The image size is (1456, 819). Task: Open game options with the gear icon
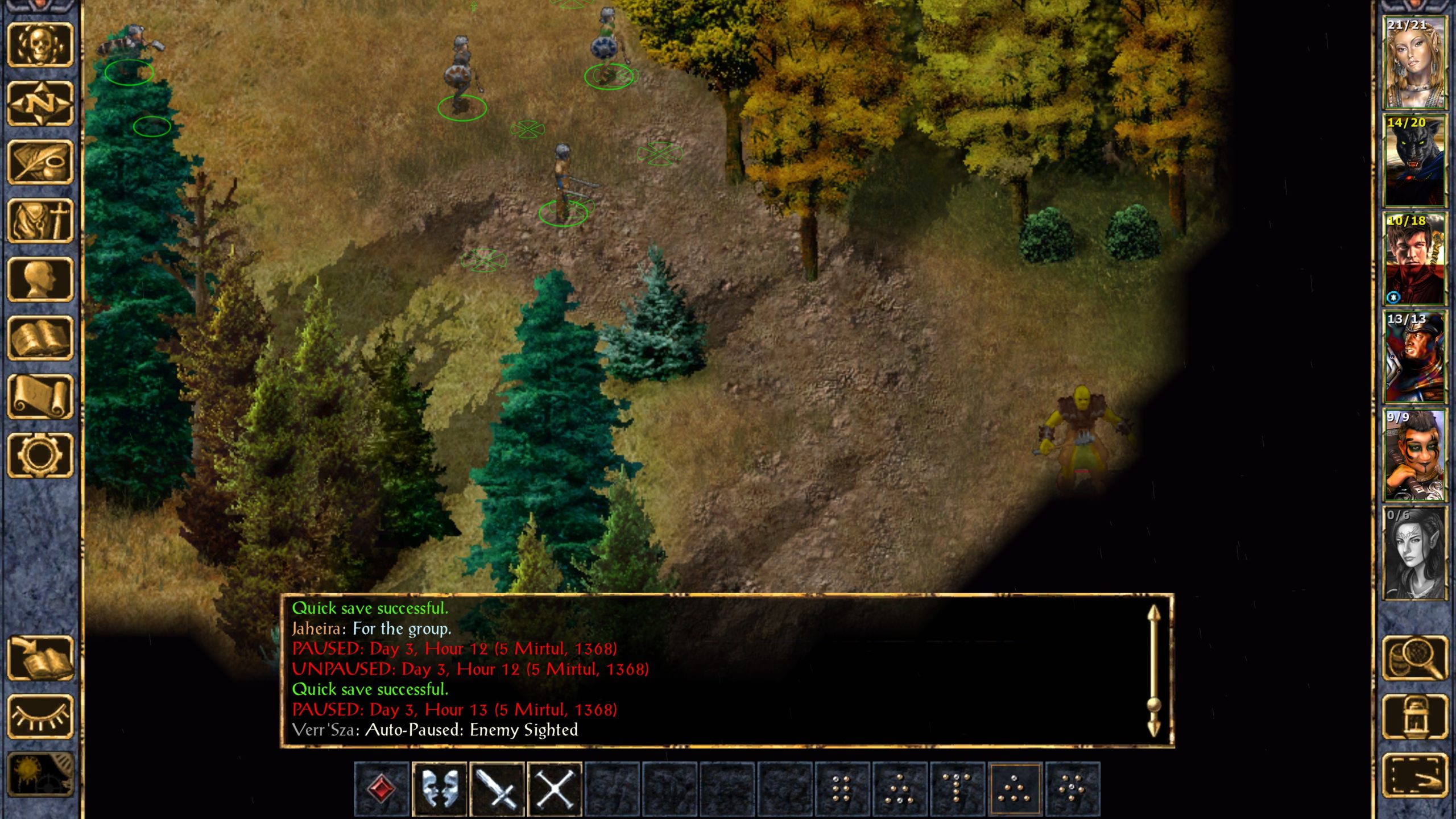point(40,455)
